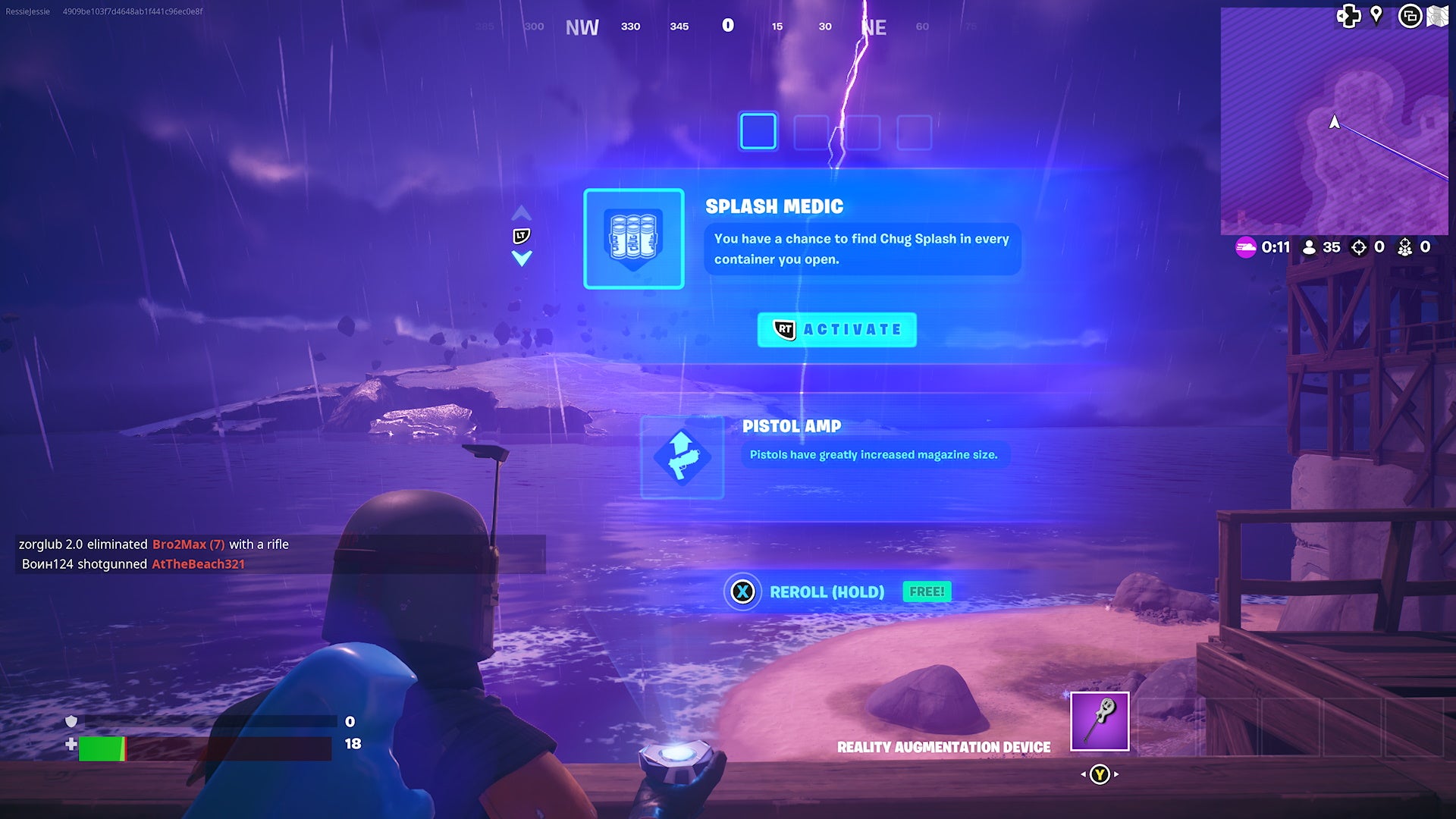Click the storm timer cloud icon

[1247, 247]
